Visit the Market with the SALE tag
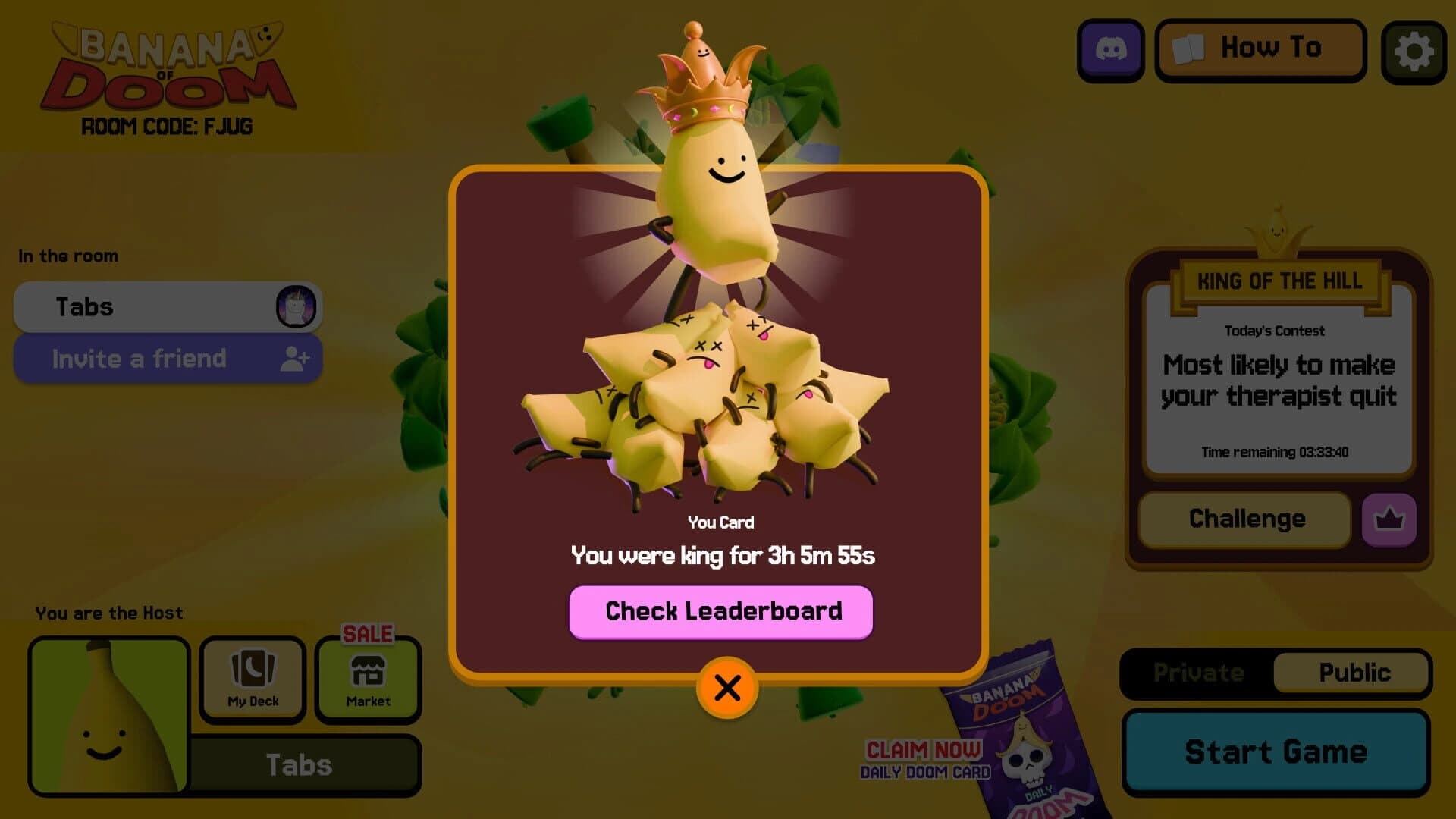Screen dimensions: 1456x819 pyautogui.click(x=367, y=680)
